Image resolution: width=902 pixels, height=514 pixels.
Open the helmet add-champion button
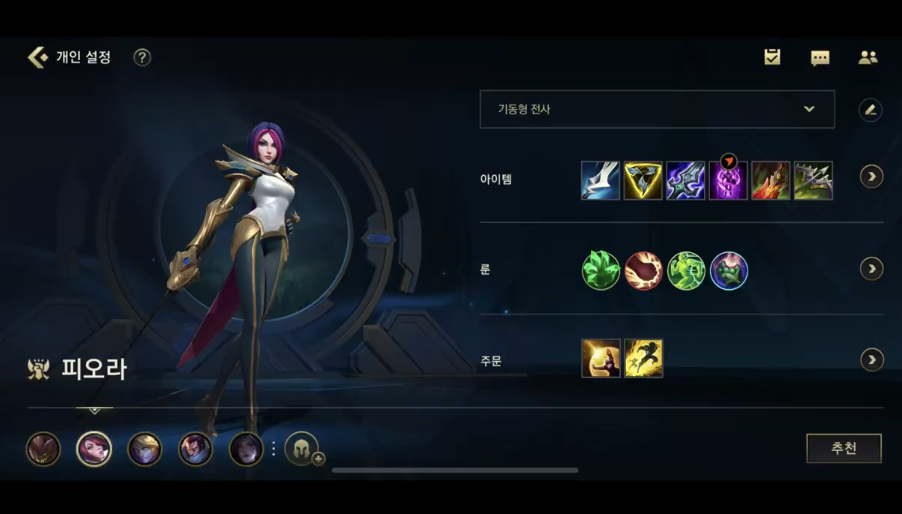303,449
